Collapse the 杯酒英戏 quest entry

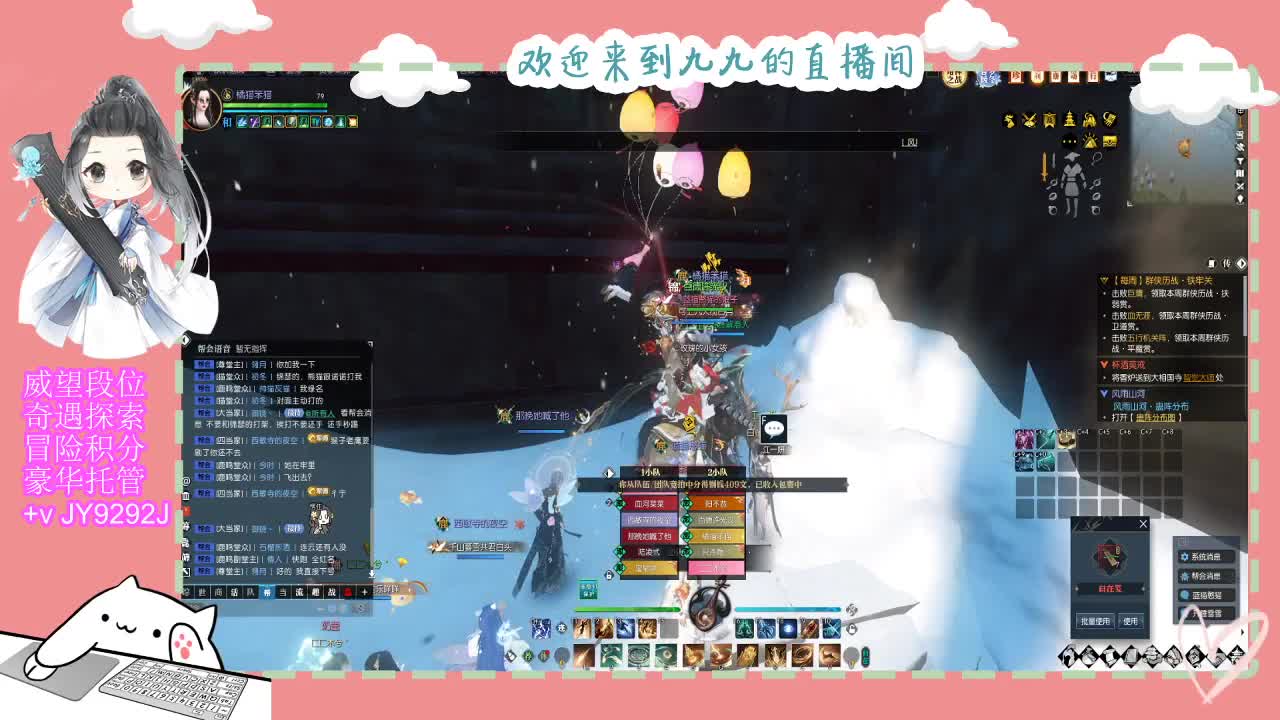(1102, 364)
